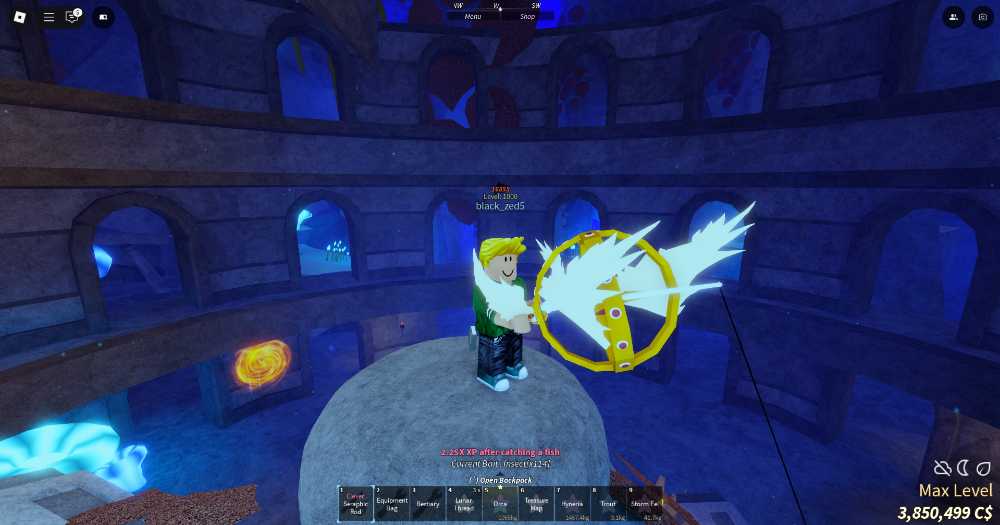Click the Menu button at top
This screenshot has height=525, width=1000.
point(471,16)
